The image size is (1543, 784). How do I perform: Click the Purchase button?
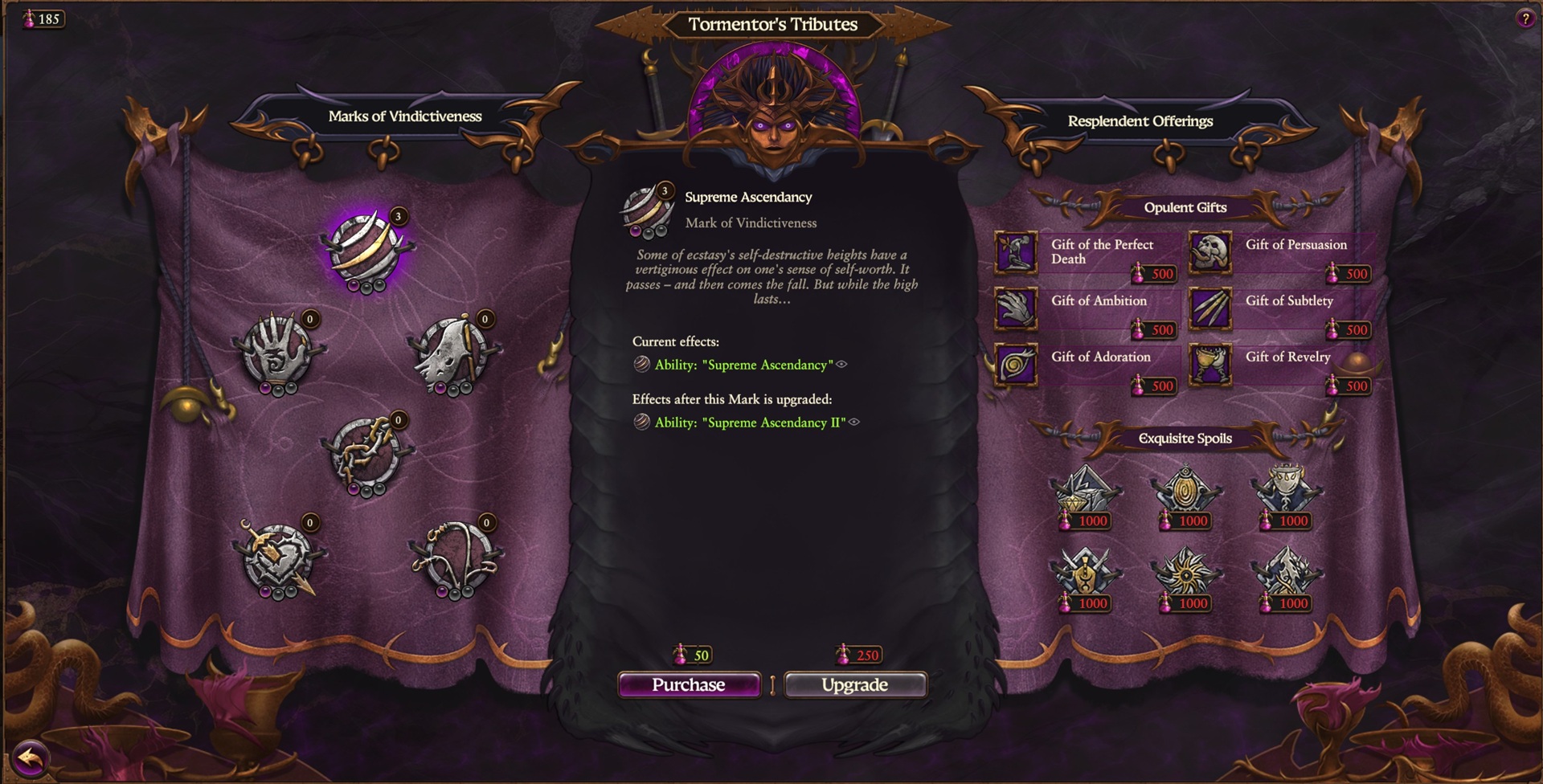tap(690, 684)
